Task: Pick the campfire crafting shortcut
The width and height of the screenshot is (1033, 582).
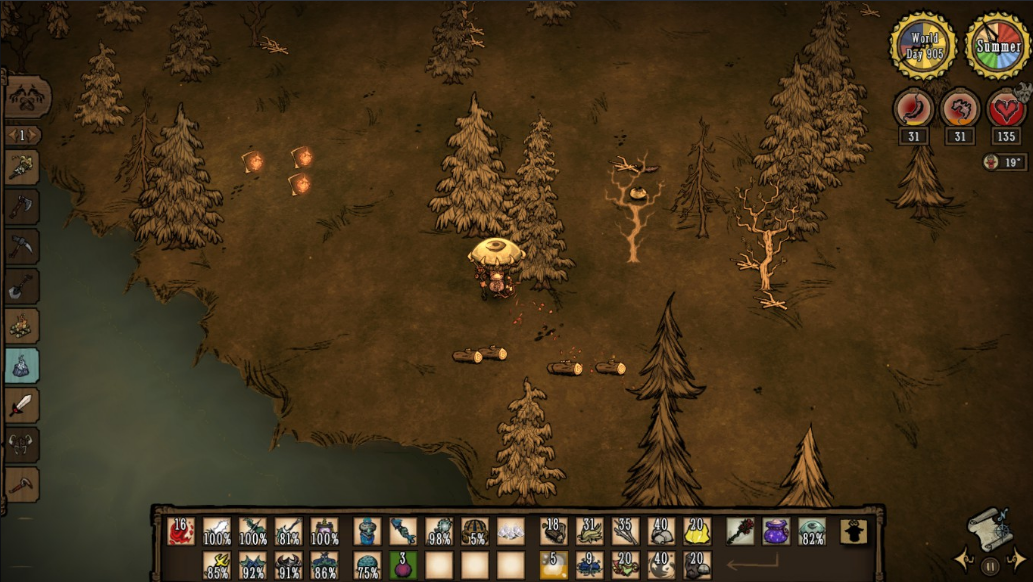Action: click(22, 326)
